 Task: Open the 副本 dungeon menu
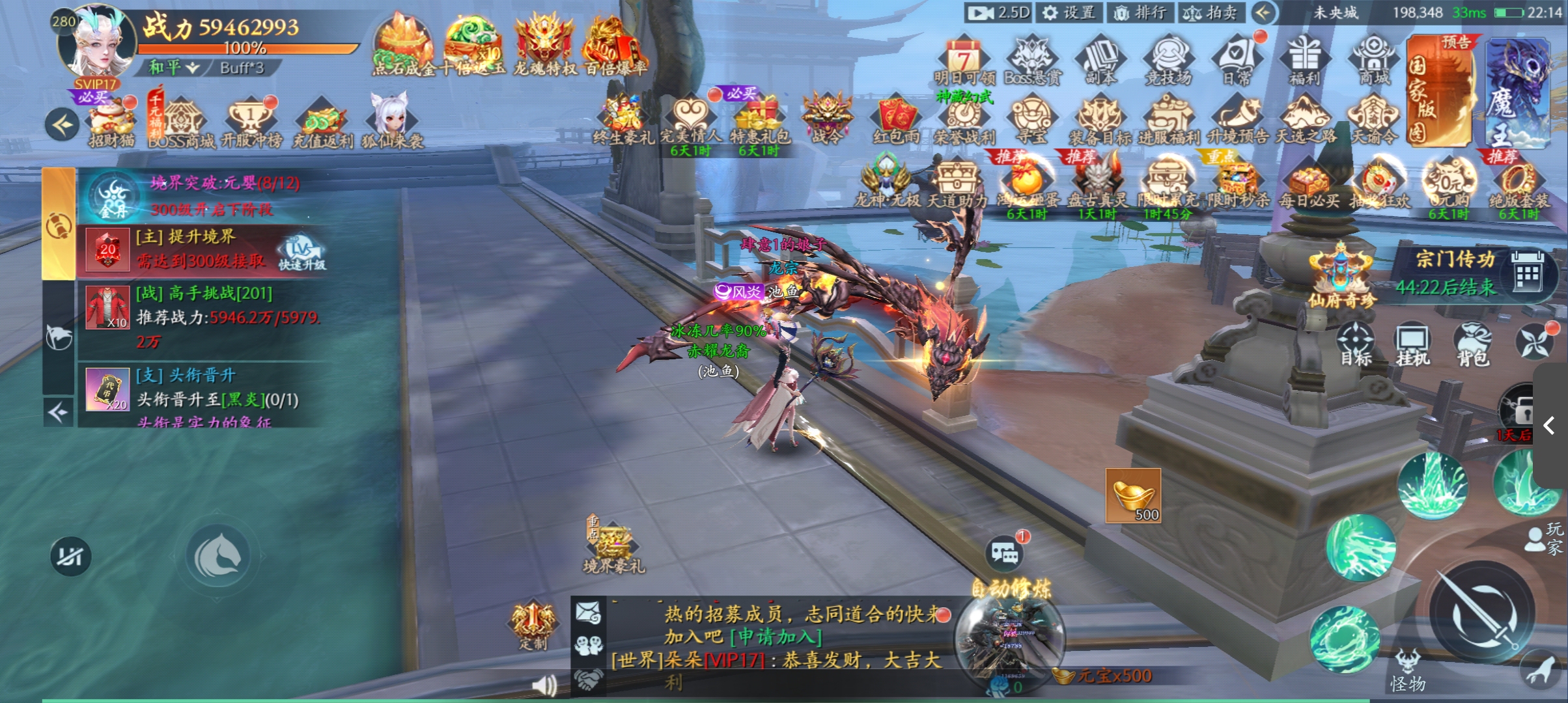[1100, 61]
